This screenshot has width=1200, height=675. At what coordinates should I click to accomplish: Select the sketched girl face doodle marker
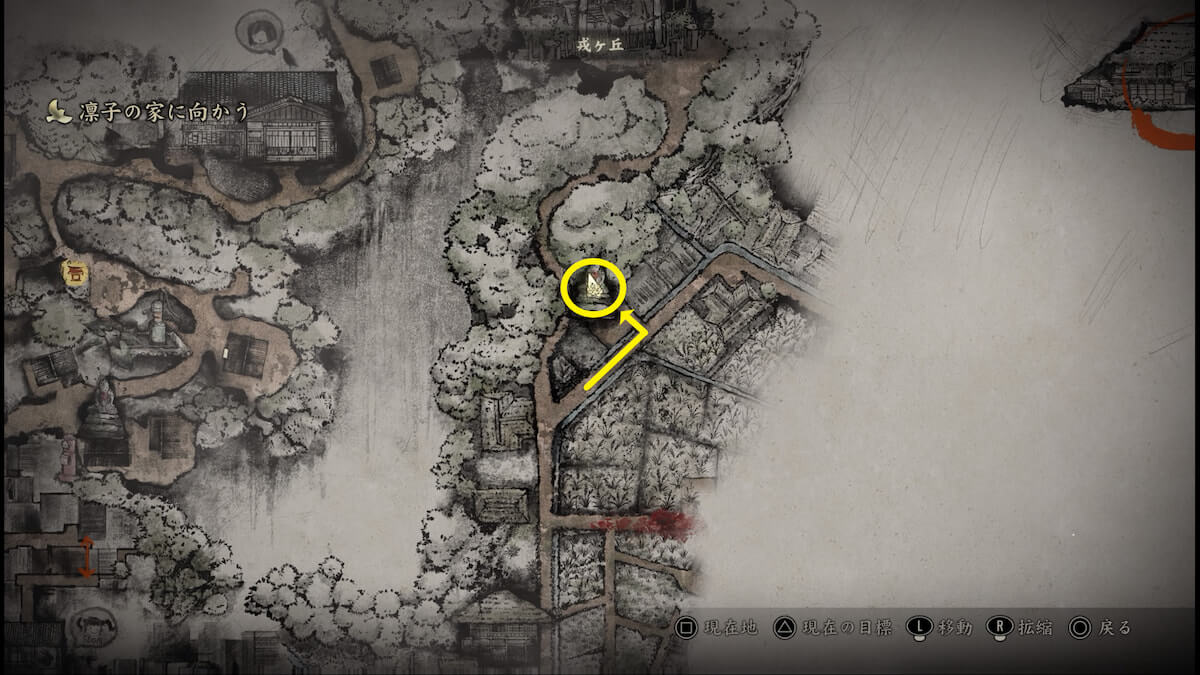[x=257, y=30]
